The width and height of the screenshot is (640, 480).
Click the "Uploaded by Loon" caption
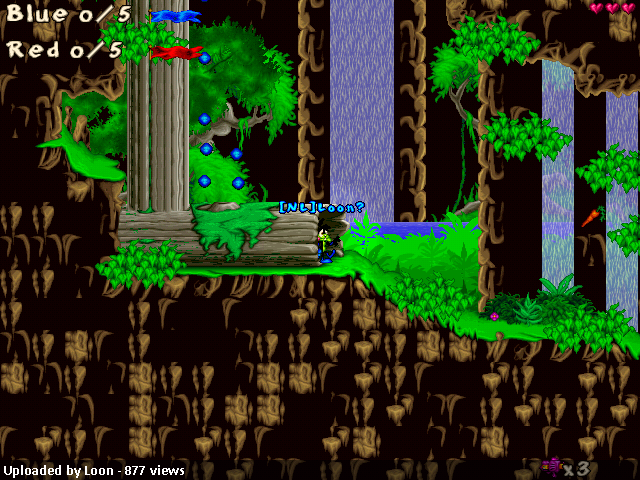pyautogui.click(x=94, y=470)
